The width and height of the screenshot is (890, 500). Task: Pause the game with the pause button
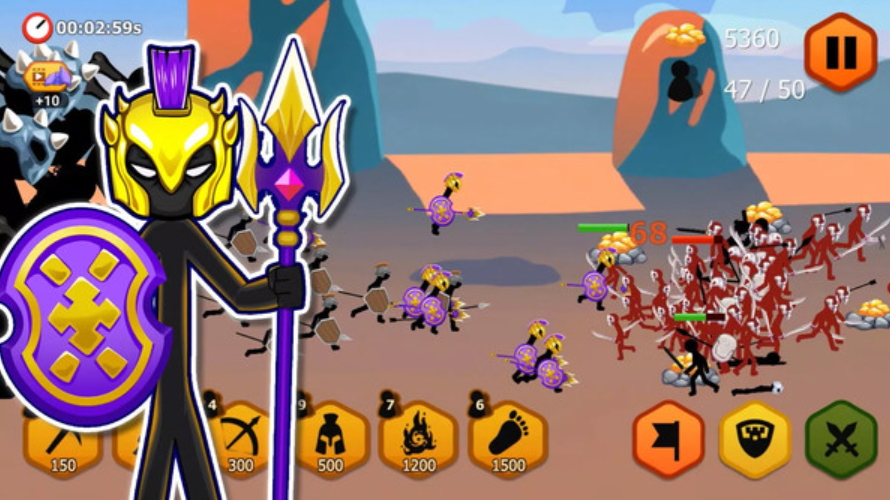tap(840, 51)
